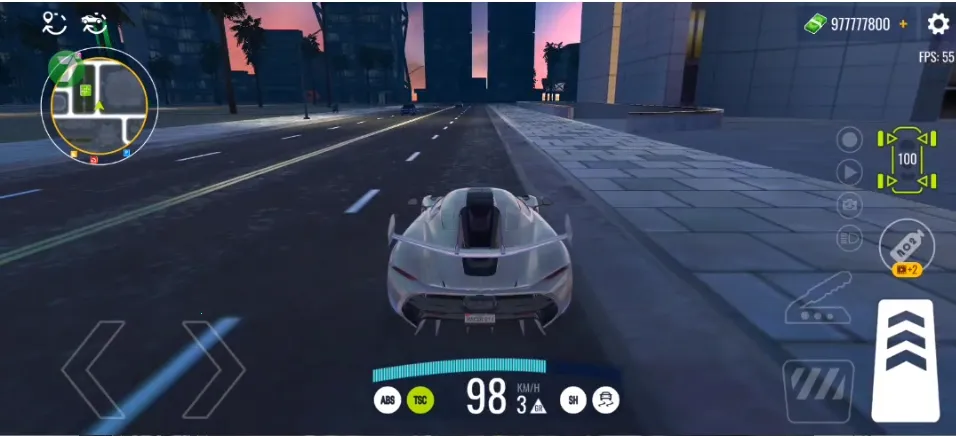956x436 pixels.
Task: Start recording with the circle record button
Action: [849, 139]
